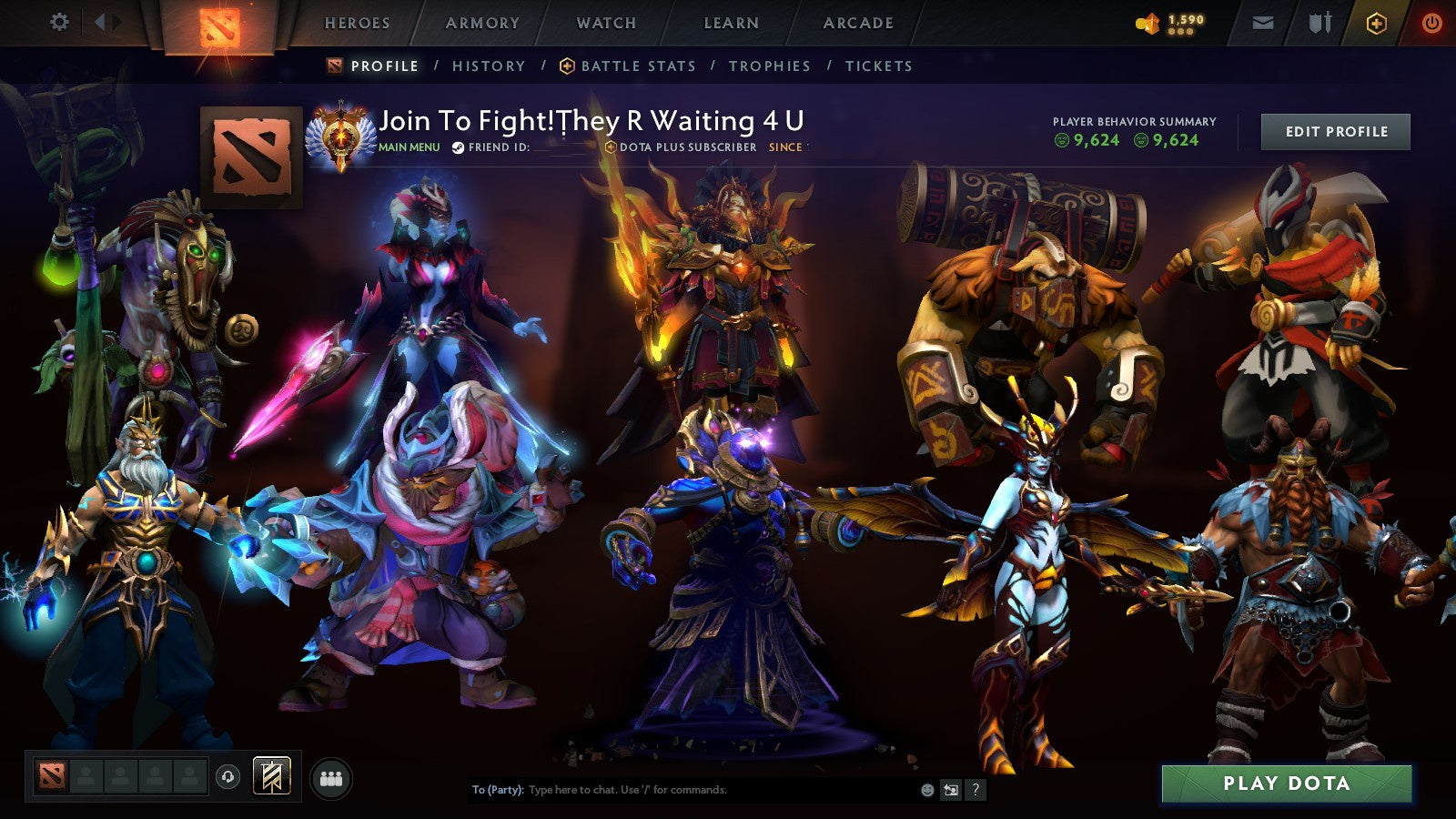Open the ARCADE menu item
Image resolution: width=1456 pixels, height=819 pixels.
(858, 23)
